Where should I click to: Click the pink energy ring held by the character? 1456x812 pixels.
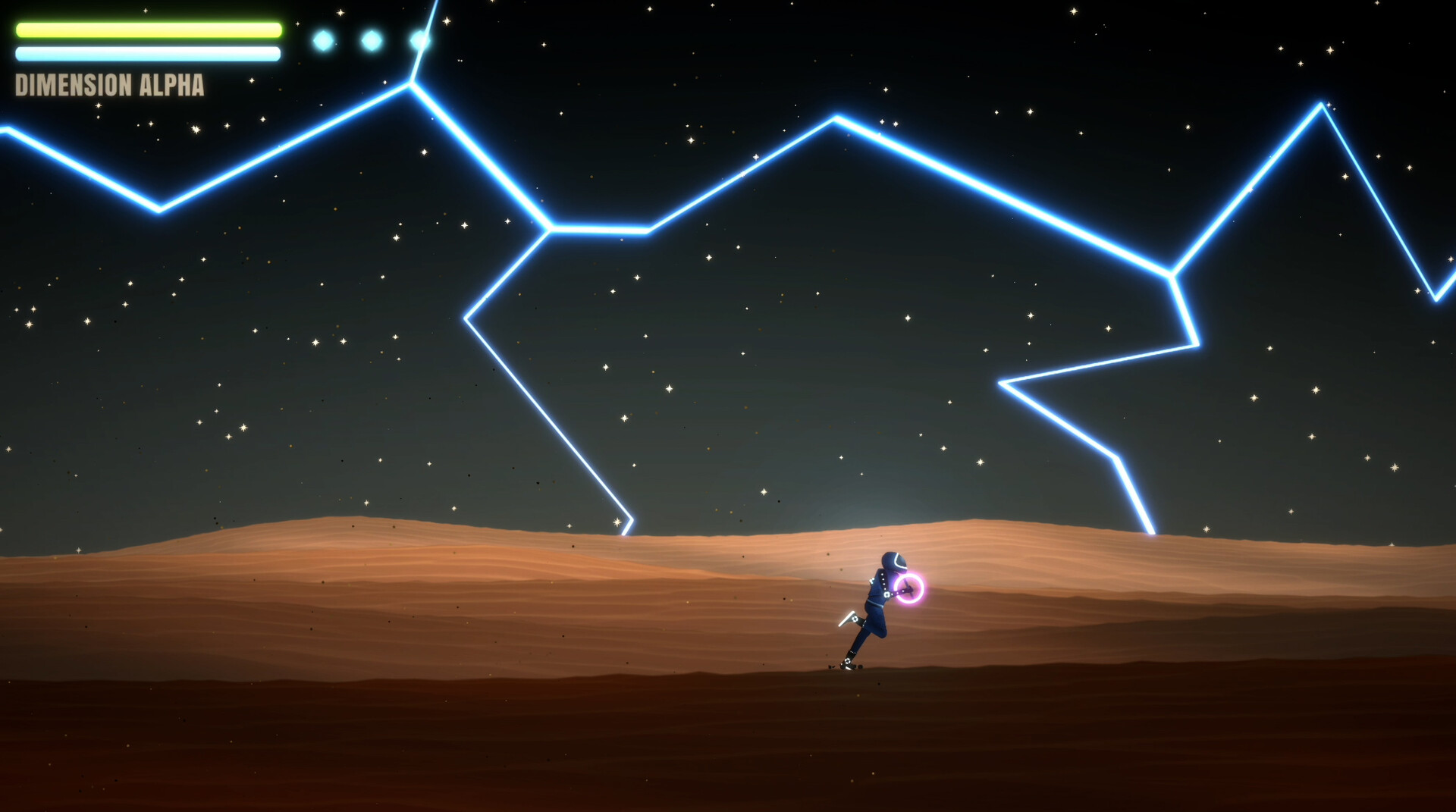(910, 588)
